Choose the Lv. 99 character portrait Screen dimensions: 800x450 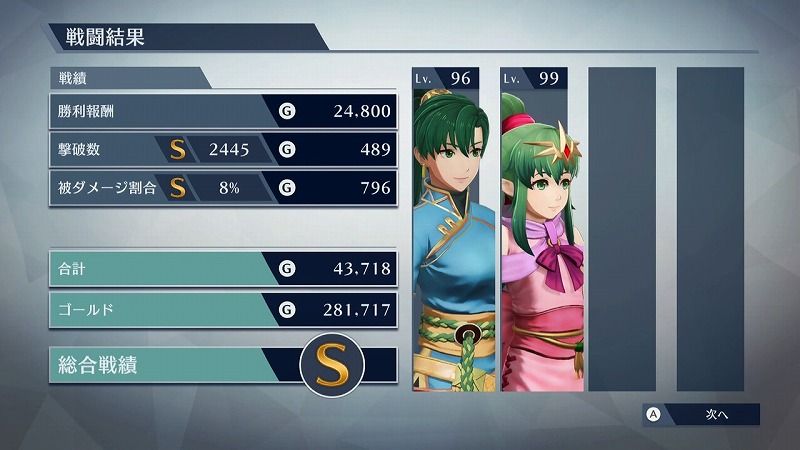pyautogui.click(x=534, y=230)
